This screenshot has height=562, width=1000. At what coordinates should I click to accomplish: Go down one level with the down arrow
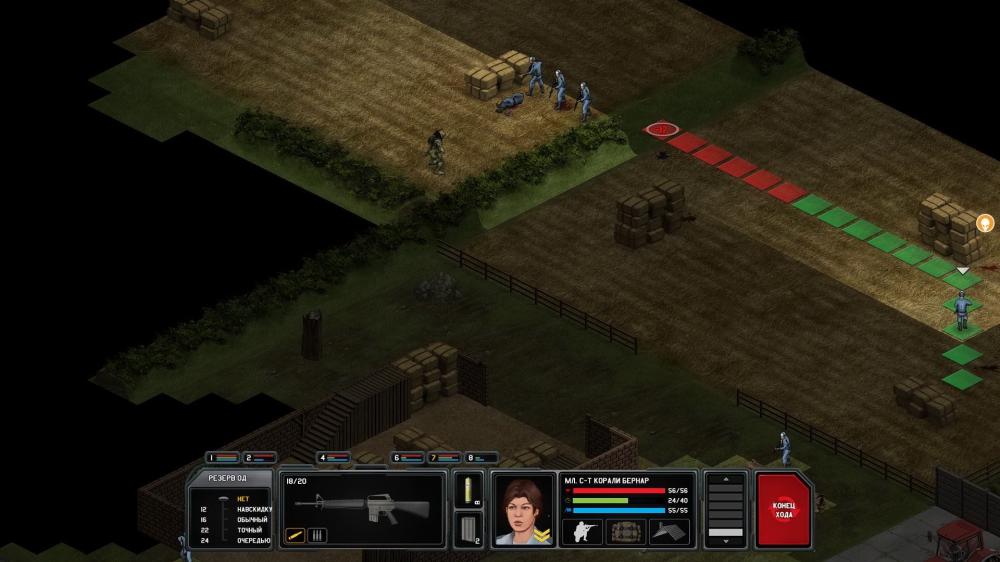click(x=726, y=542)
